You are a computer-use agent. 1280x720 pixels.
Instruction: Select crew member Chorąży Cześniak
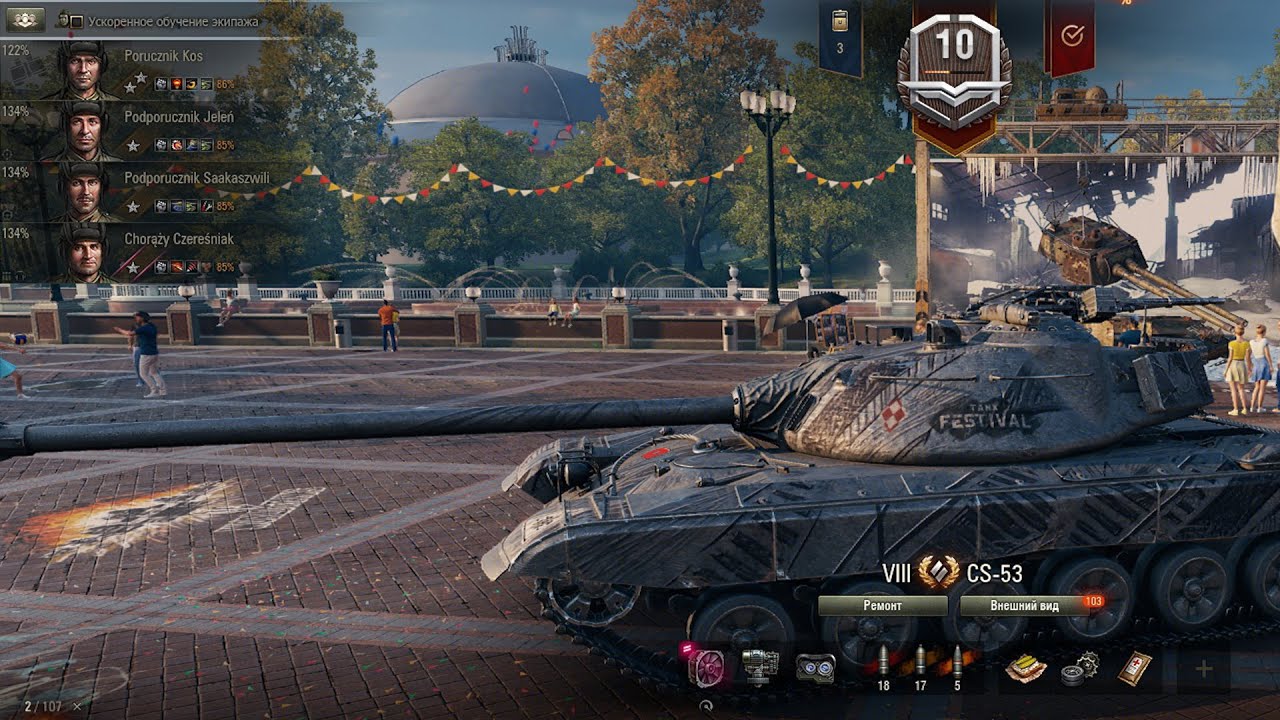click(140, 252)
